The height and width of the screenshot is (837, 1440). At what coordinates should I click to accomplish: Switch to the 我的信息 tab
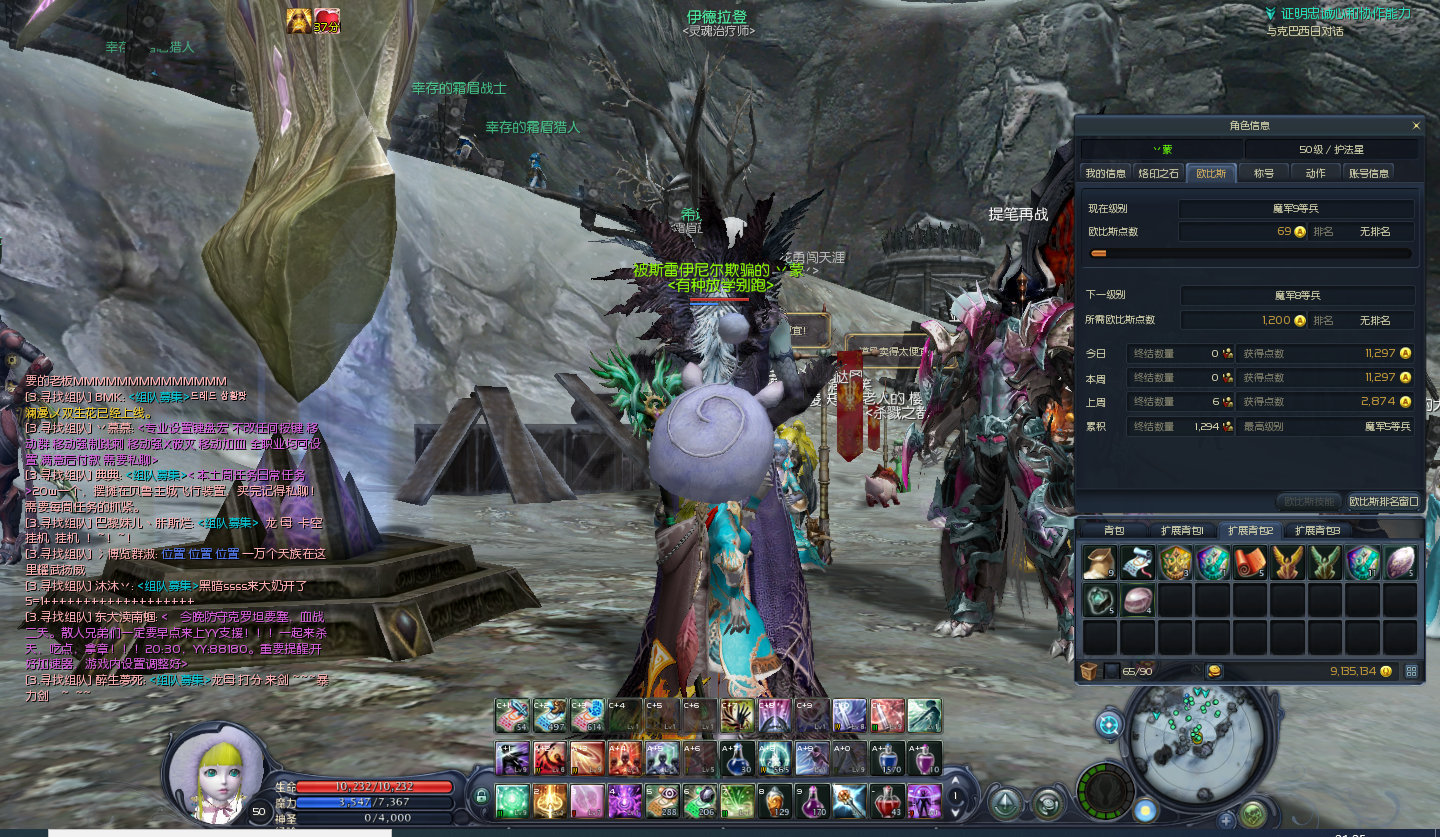pos(1106,173)
